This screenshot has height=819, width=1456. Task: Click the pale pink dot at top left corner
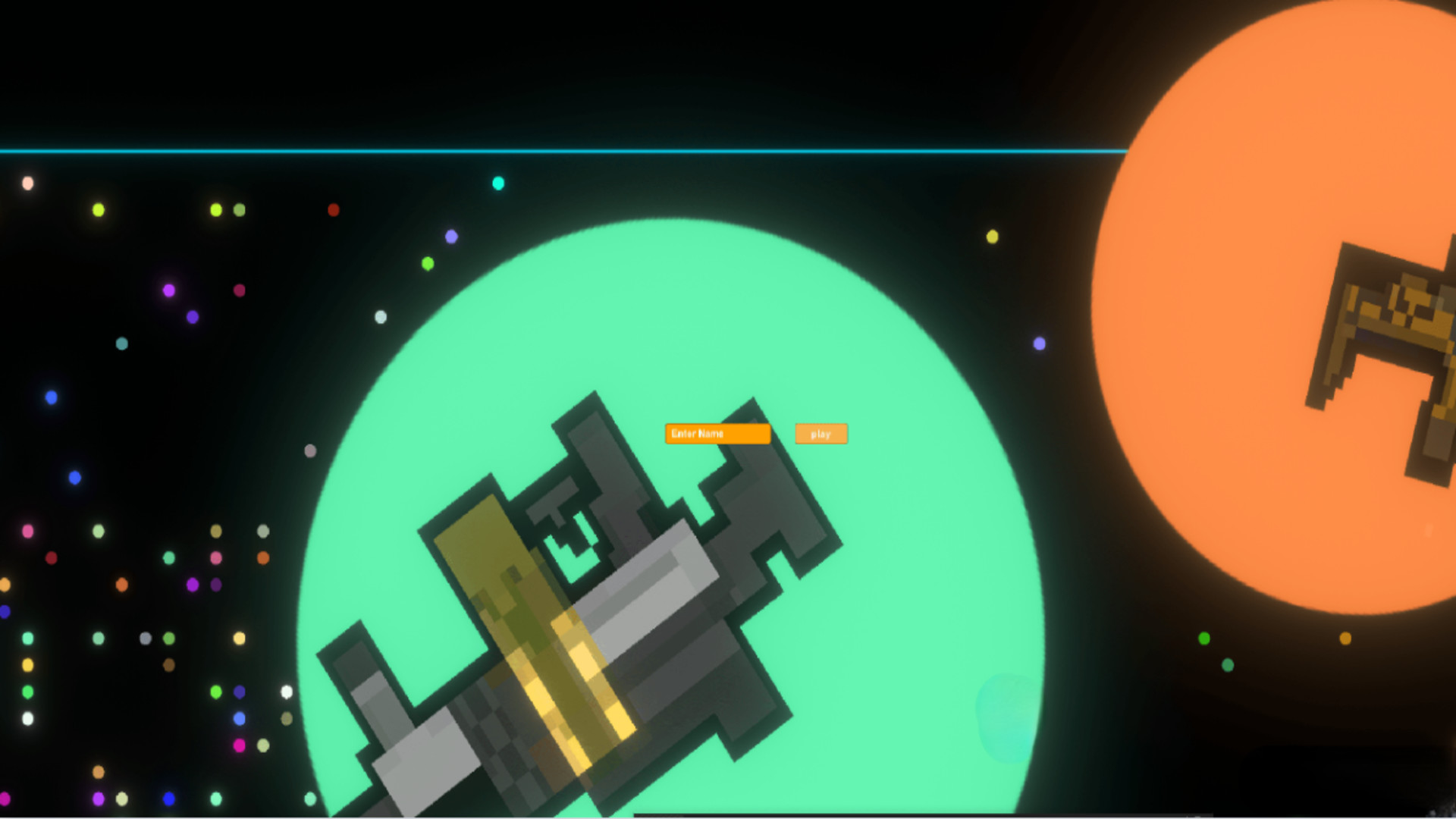pyautogui.click(x=28, y=182)
